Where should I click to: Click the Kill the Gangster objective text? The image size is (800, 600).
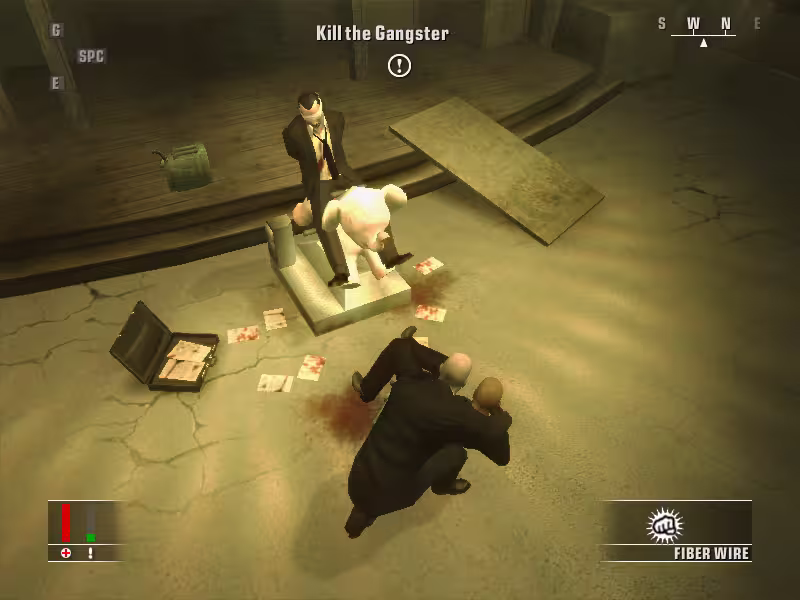click(x=382, y=33)
